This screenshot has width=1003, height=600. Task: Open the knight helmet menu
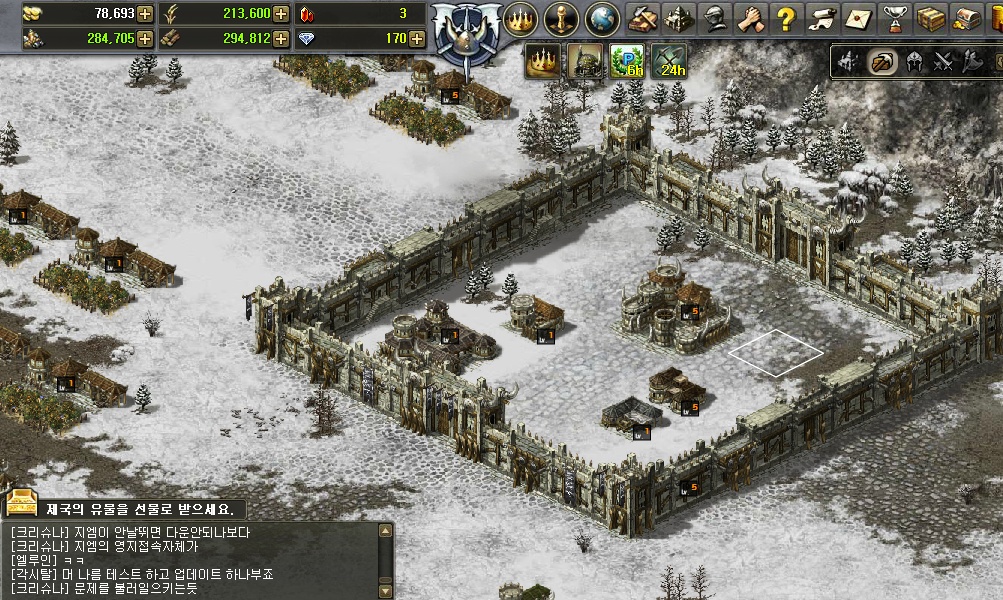714,18
